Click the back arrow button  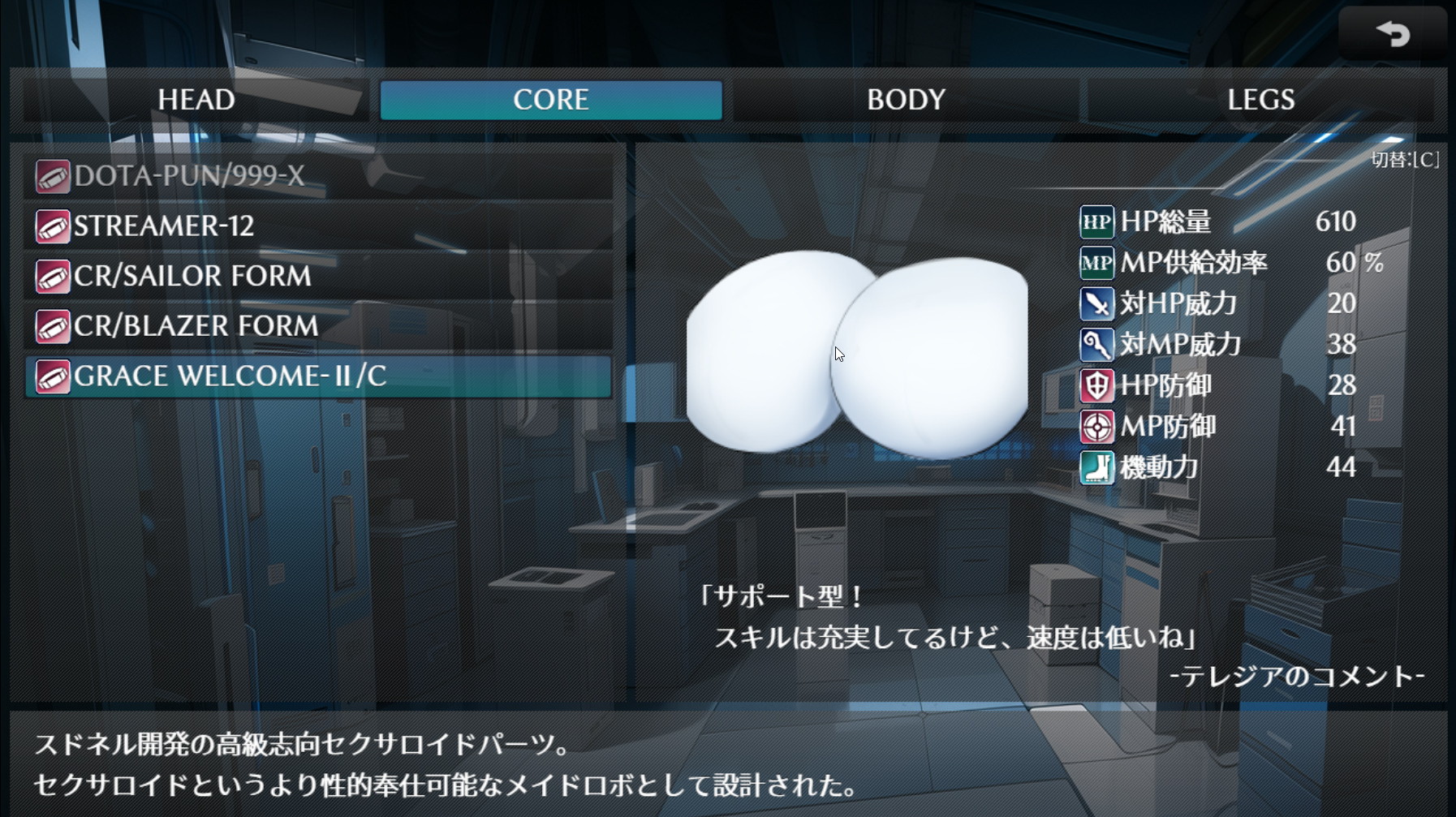click(x=1392, y=34)
